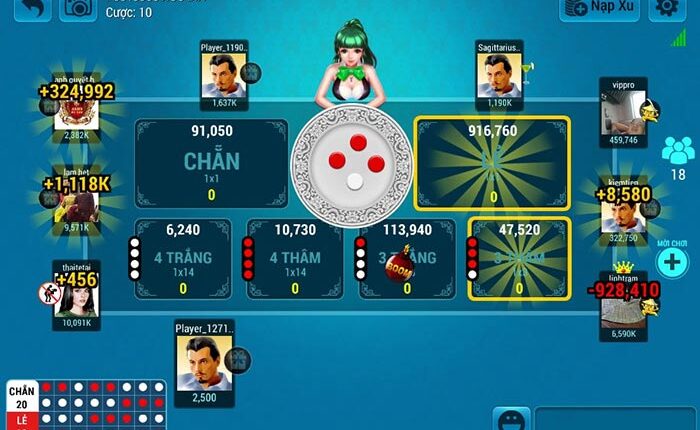Open the CHẴN LẺ history board
700x430 pixels.
pos(85,403)
